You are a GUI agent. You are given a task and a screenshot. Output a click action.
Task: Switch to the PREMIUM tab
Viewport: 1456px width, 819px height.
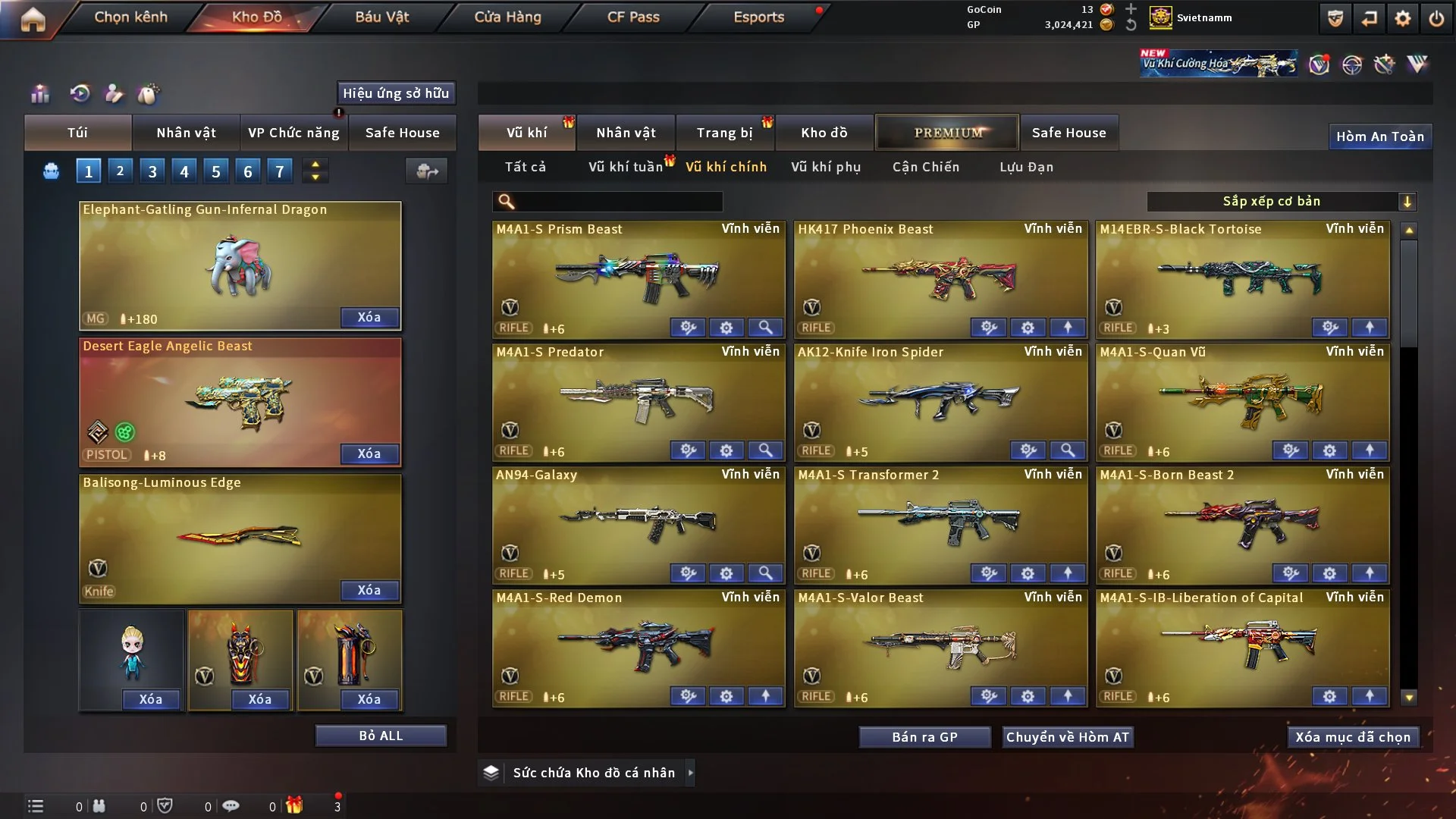(x=947, y=133)
